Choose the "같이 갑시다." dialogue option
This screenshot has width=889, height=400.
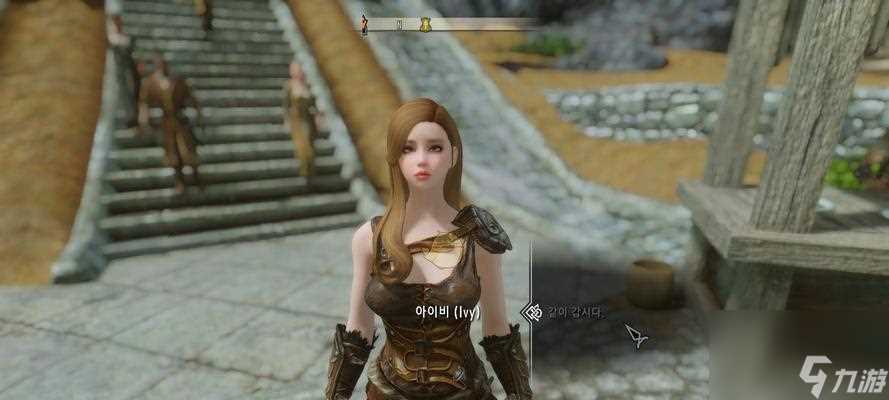point(575,312)
